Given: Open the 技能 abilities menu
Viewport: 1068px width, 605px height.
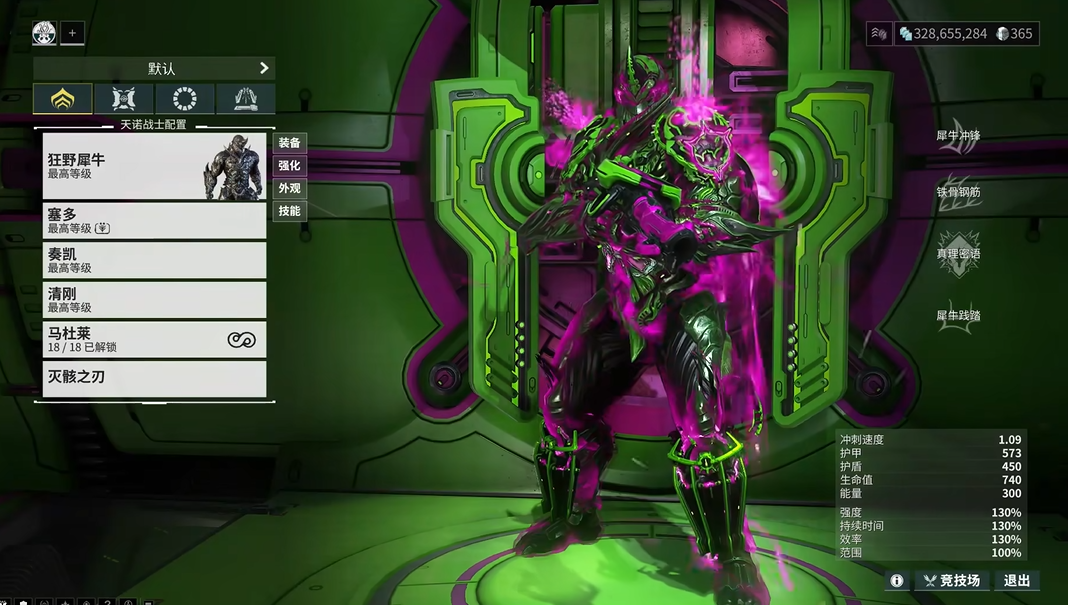Looking at the screenshot, I should [289, 211].
